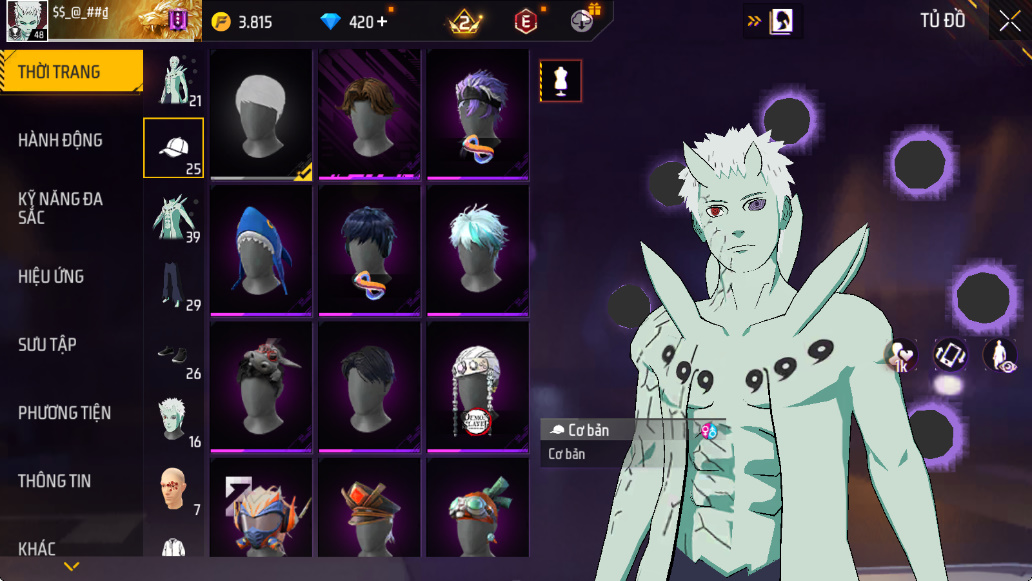
Task: Select the purple hair with headband
Action: point(478,114)
